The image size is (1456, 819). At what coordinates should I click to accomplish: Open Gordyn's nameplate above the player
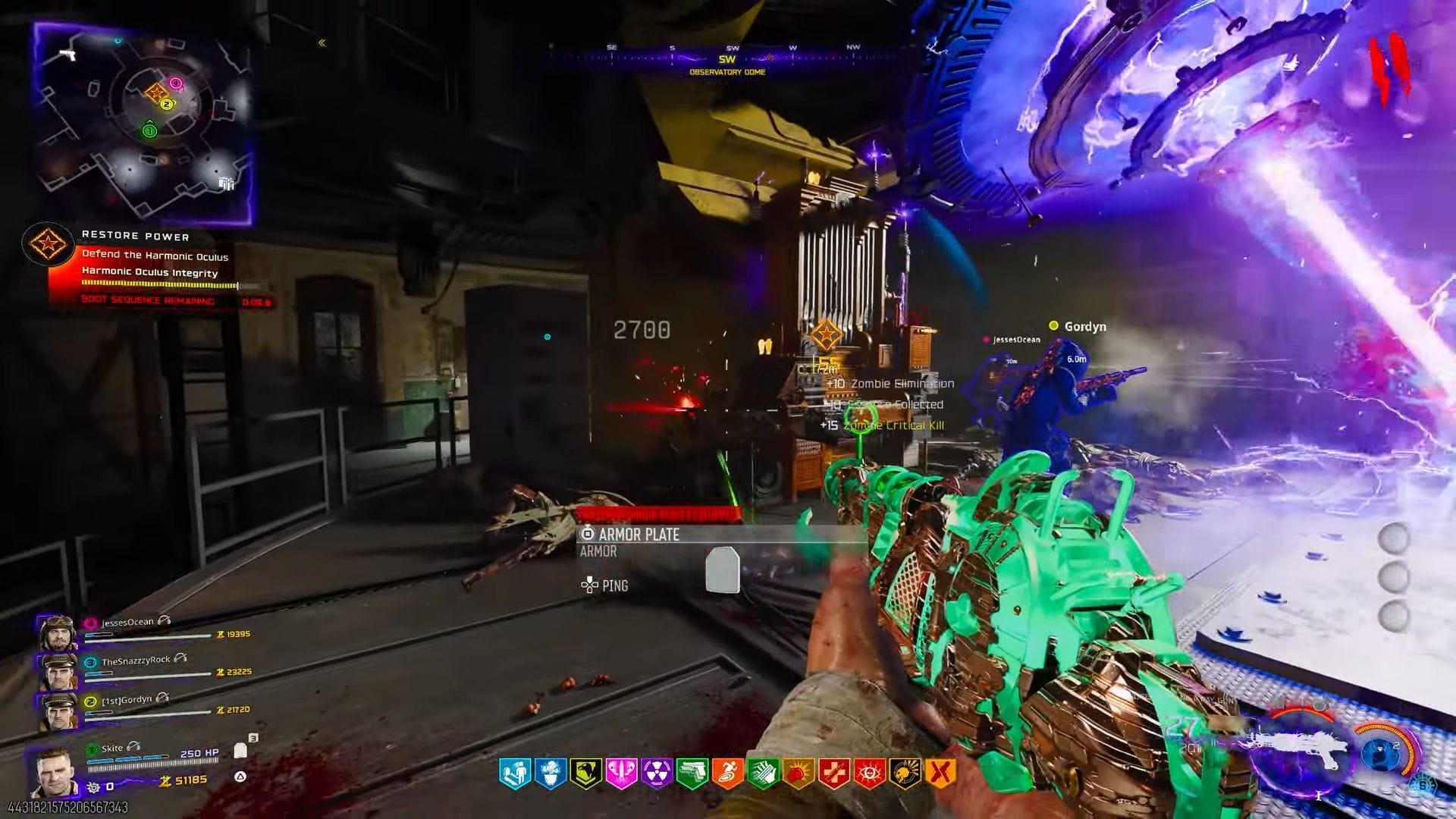(x=1084, y=326)
